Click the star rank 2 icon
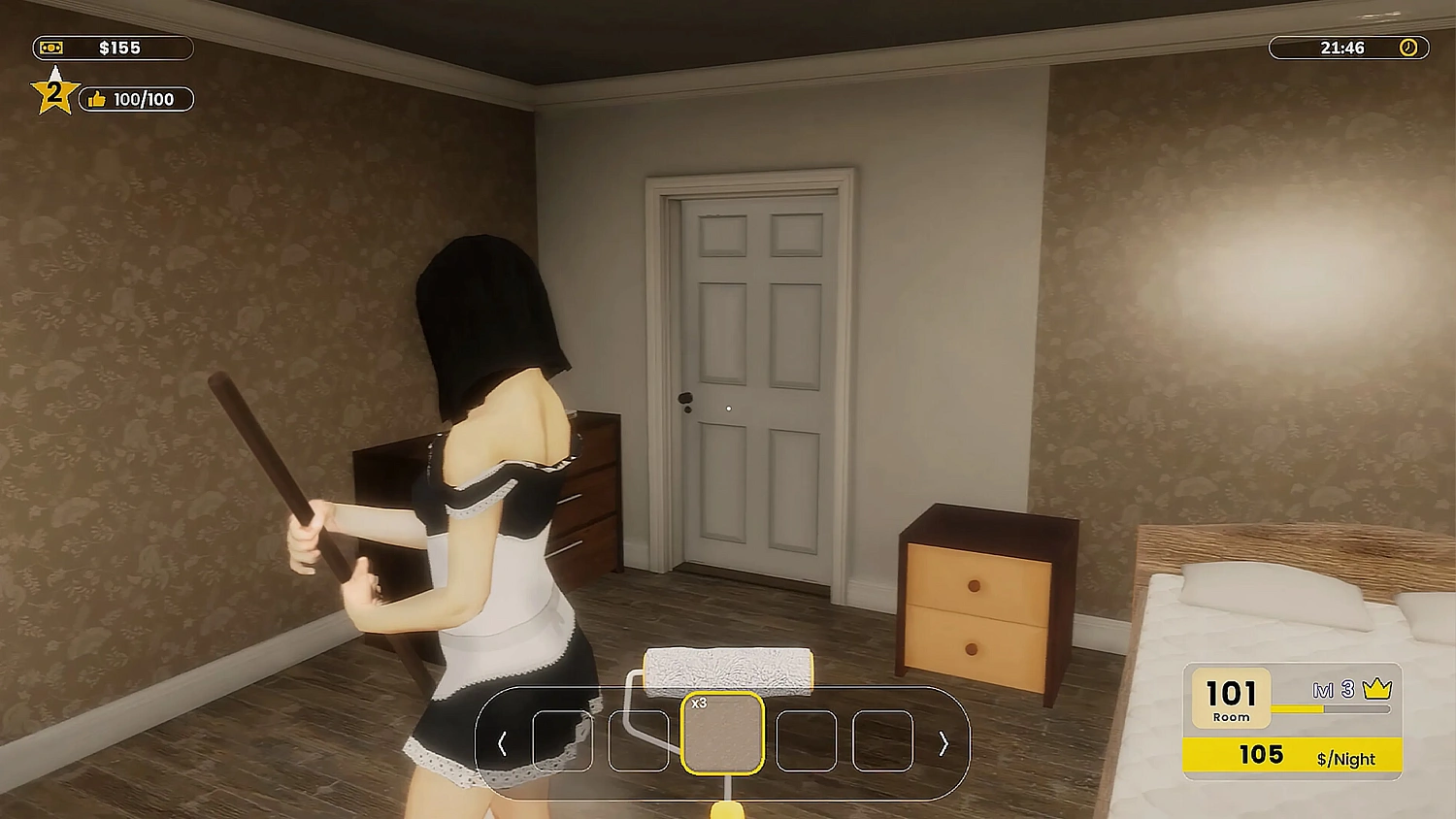Image resolution: width=1456 pixels, height=819 pixels. tap(54, 94)
